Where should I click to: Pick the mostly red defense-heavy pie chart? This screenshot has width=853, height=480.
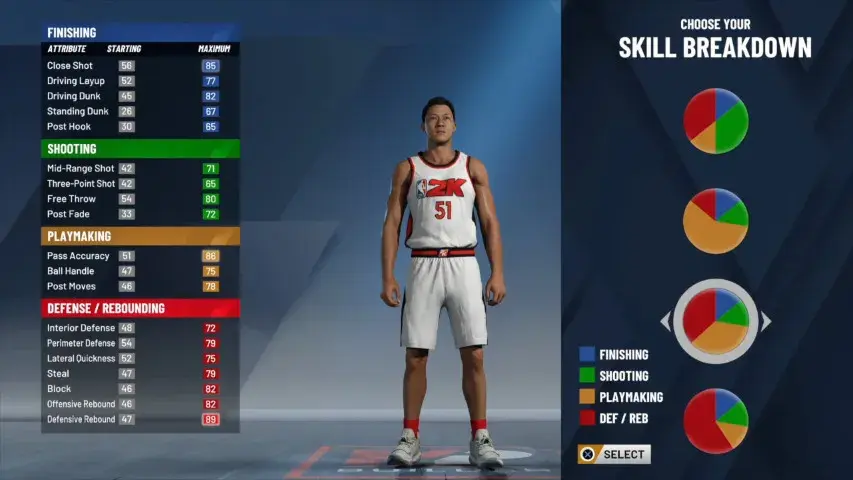tap(715, 421)
